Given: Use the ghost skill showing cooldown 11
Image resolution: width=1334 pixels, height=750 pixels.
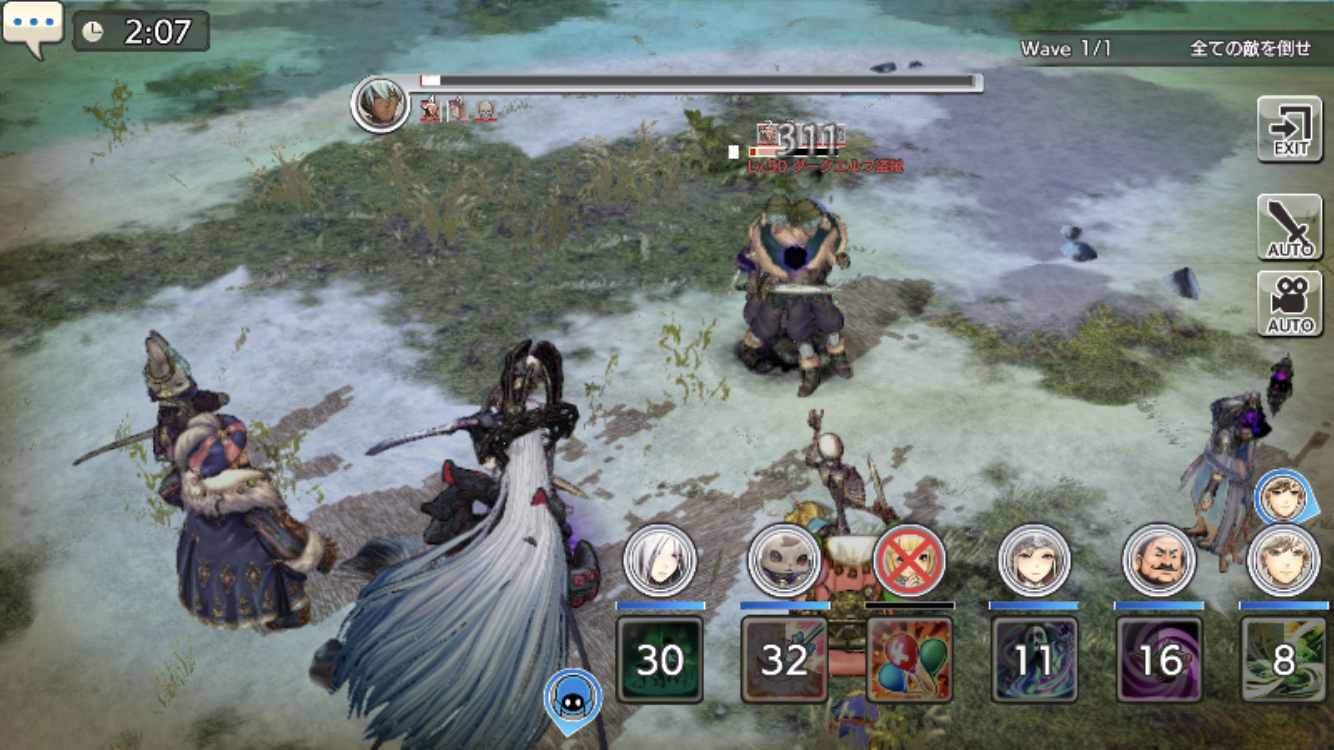Looking at the screenshot, I should coord(1034,659).
